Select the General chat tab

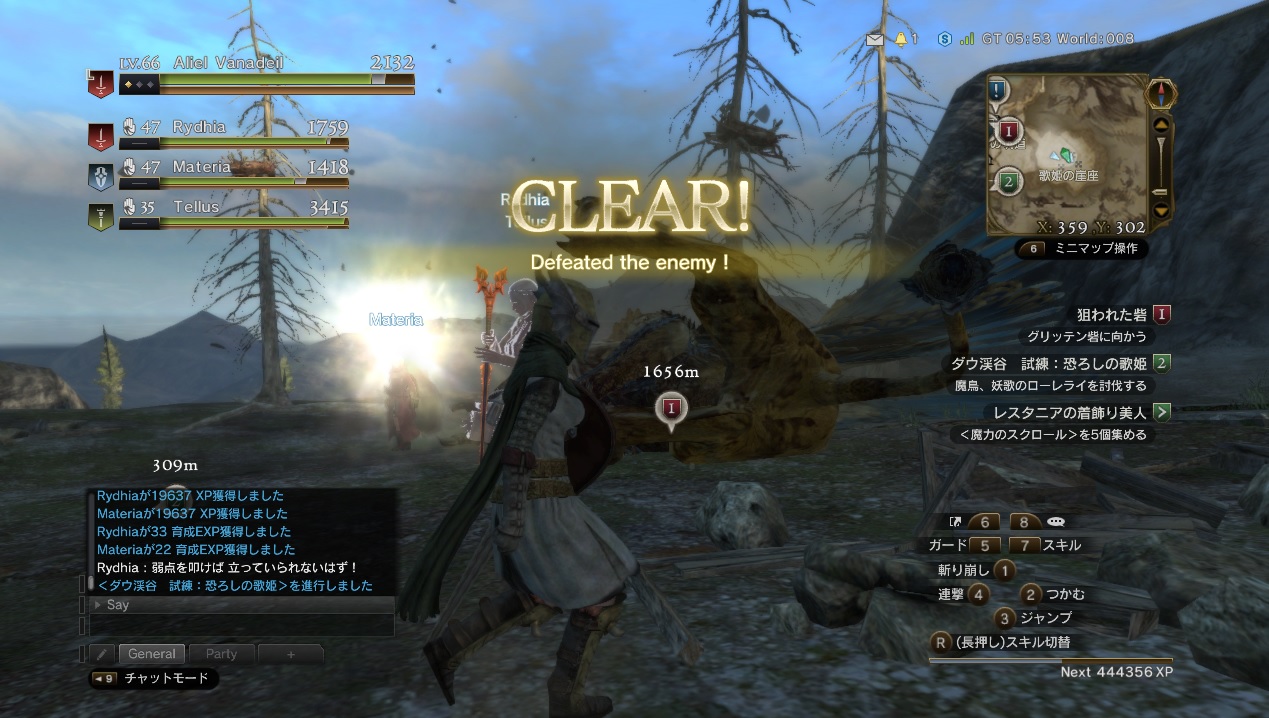click(151, 654)
